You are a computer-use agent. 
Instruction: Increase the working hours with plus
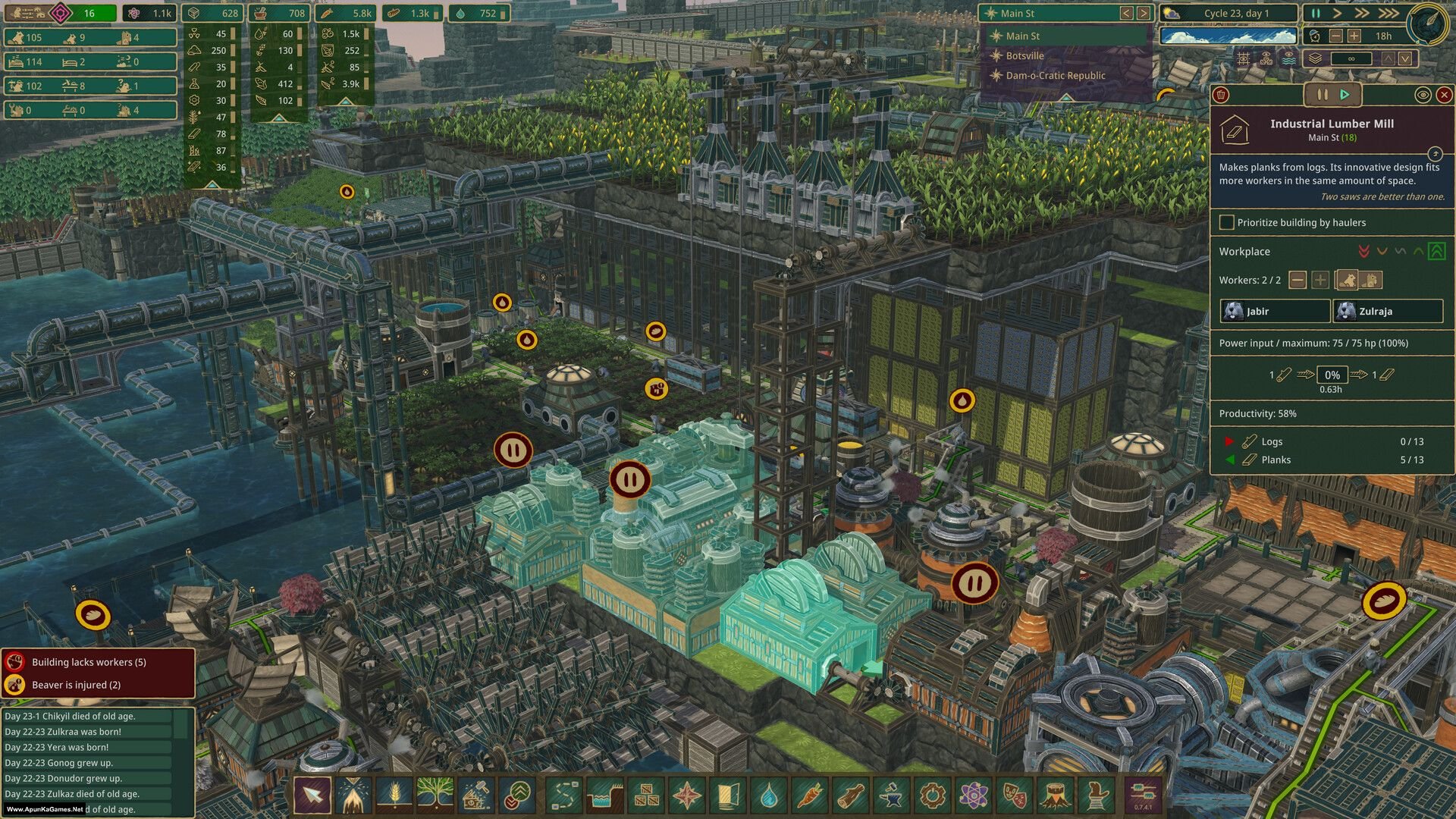pos(1354,36)
